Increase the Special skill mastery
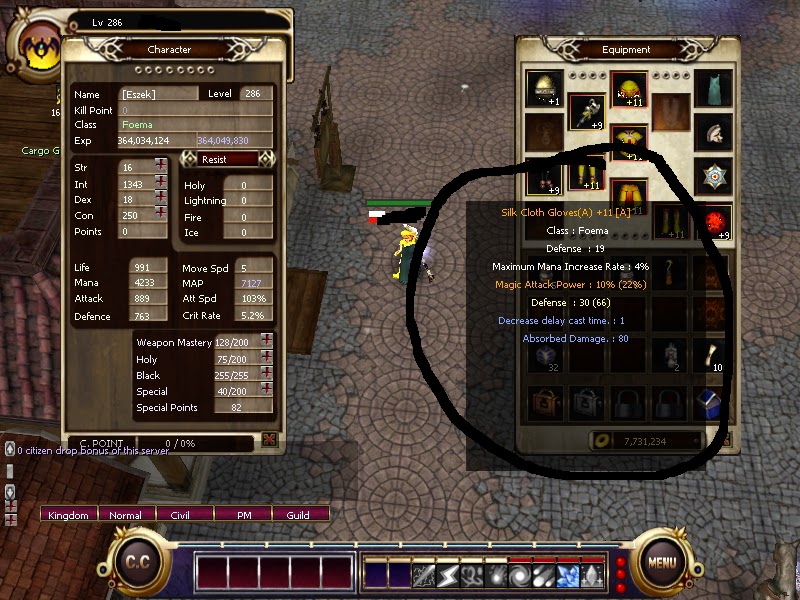This screenshot has height=600, width=800. pos(267,390)
